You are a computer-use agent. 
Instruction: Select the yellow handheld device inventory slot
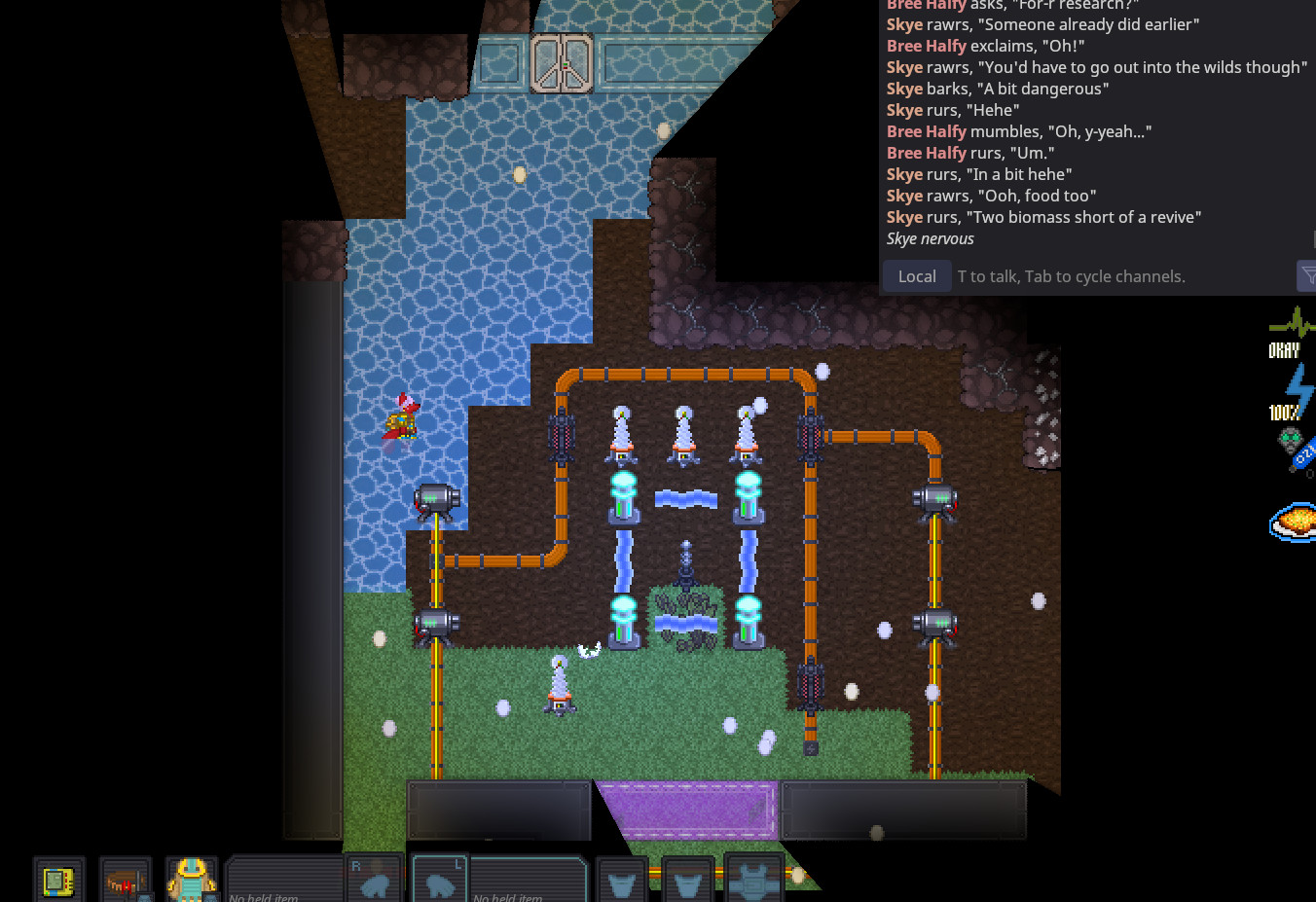click(58, 881)
